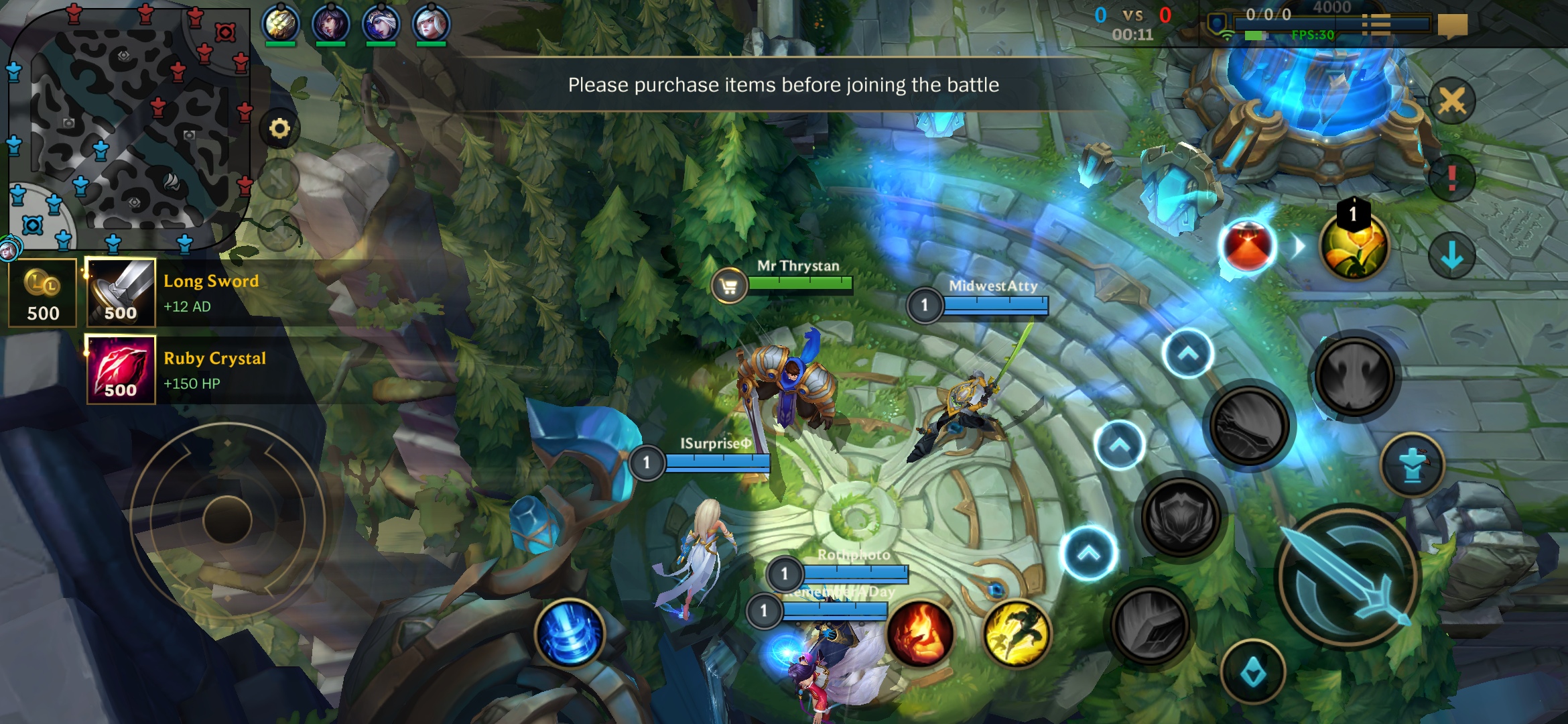Open the settings gear icon
This screenshot has width=1568, height=724.
[x=279, y=128]
